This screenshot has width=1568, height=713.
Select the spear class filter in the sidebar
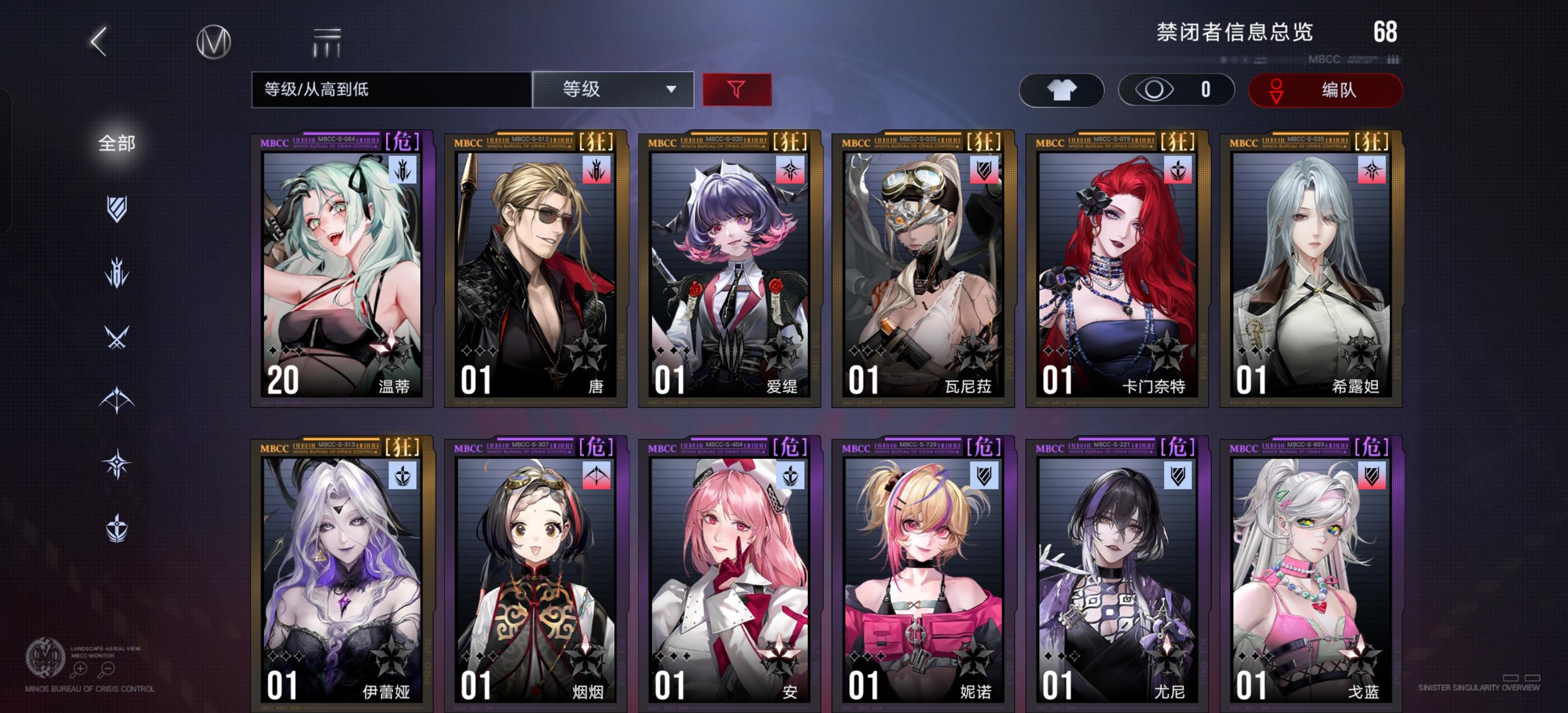coord(117,273)
